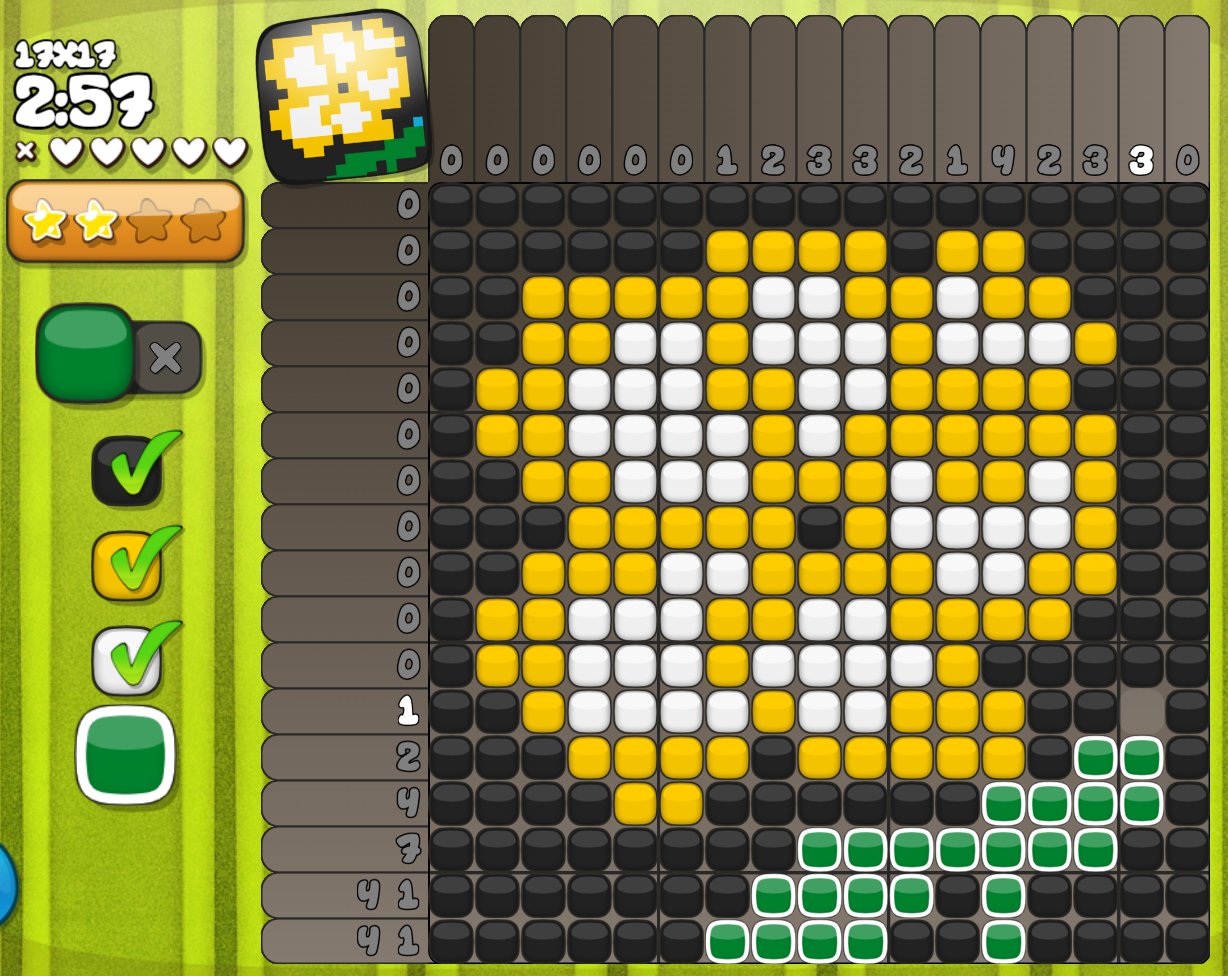Pick the white color with the checkmark
1228x976 pixels.
127,660
